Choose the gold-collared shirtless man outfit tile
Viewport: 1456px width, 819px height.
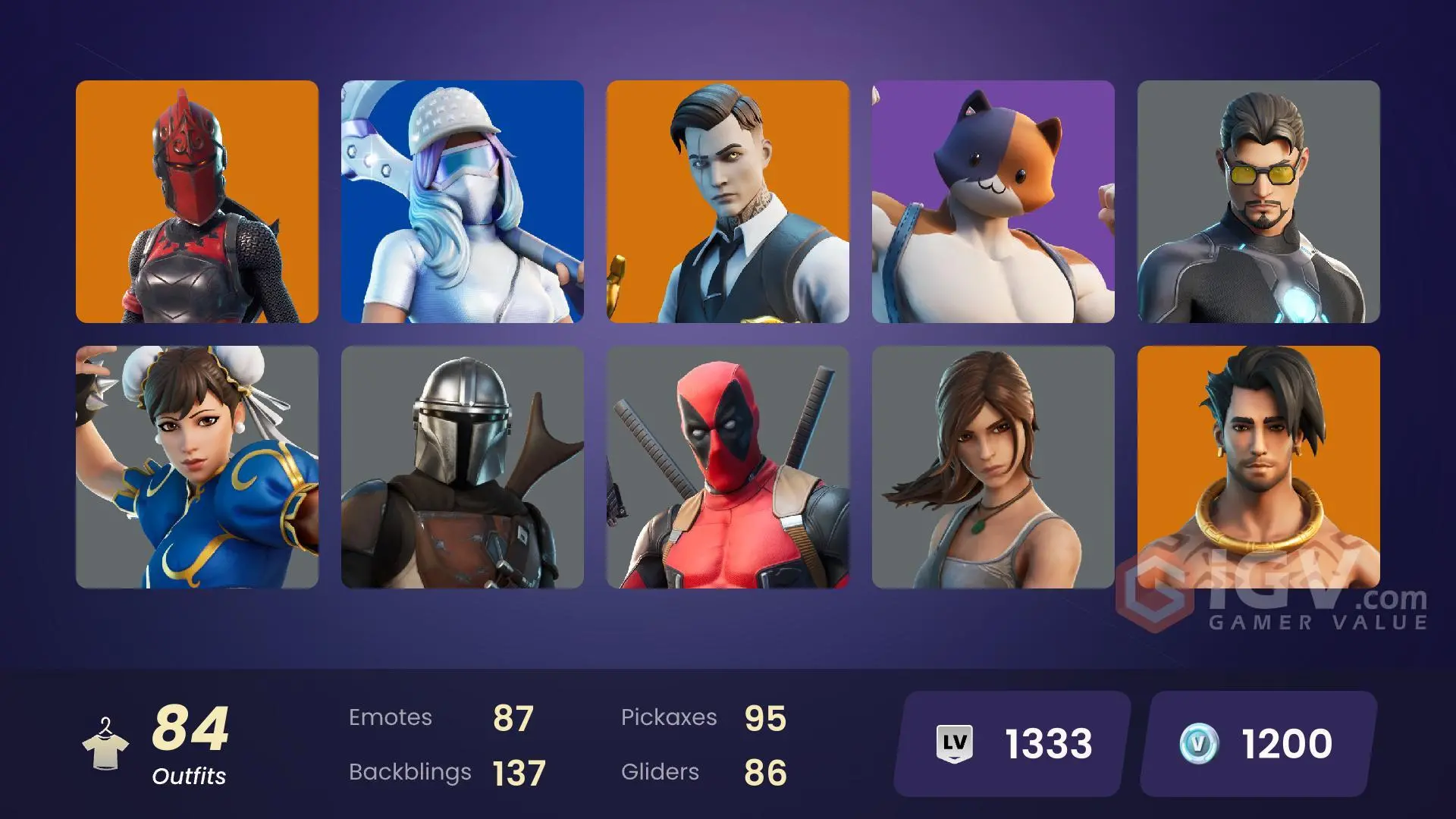(x=1259, y=455)
